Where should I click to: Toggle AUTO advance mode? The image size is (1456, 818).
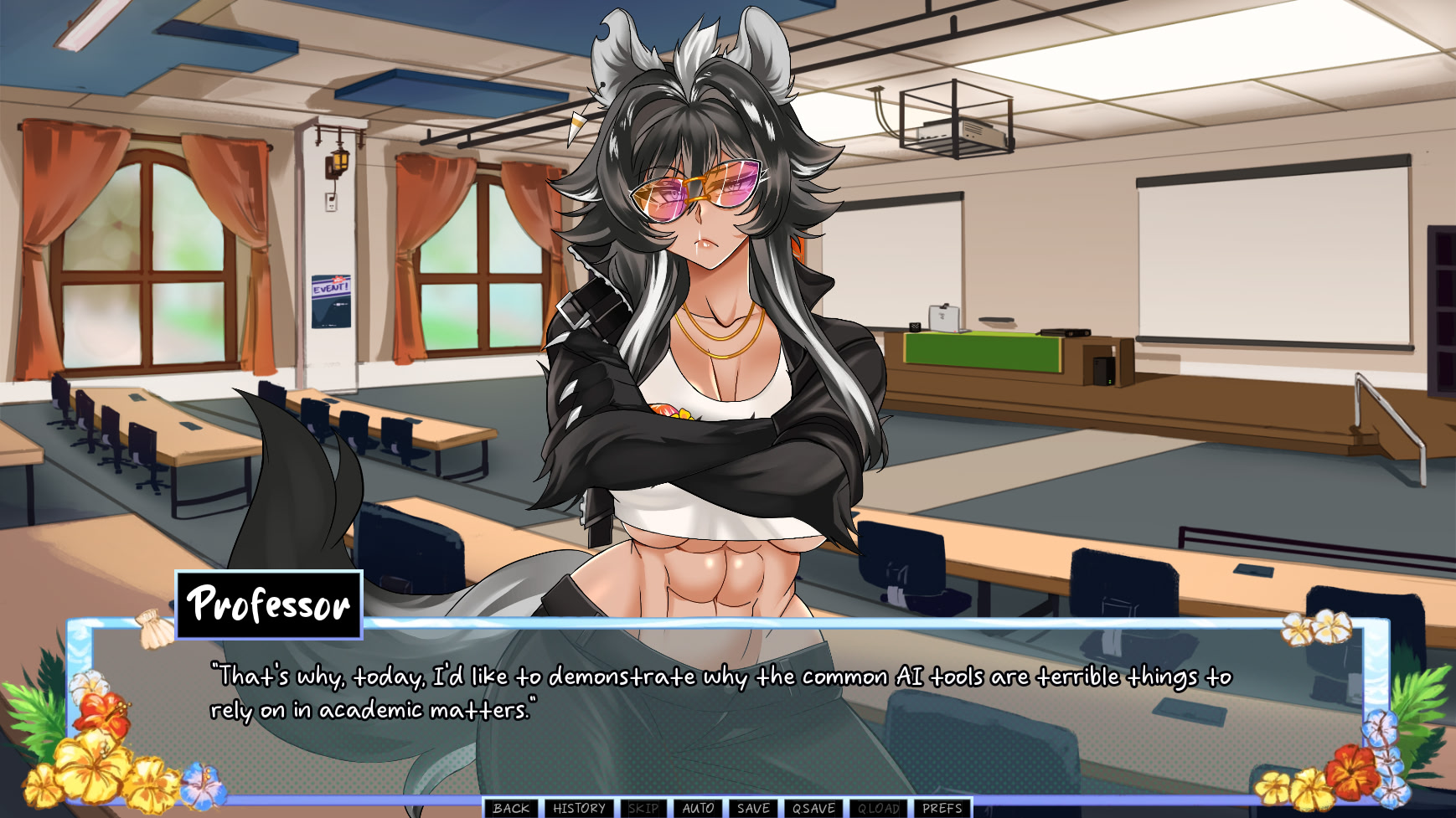point(698,808)
